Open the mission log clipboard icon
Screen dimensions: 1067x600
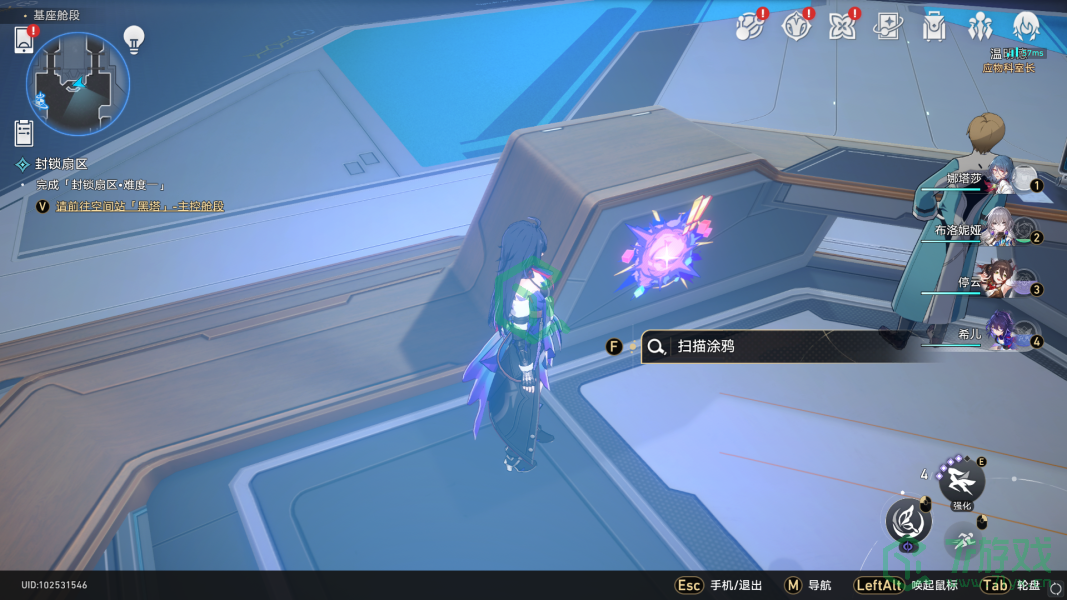coord(25,132)
